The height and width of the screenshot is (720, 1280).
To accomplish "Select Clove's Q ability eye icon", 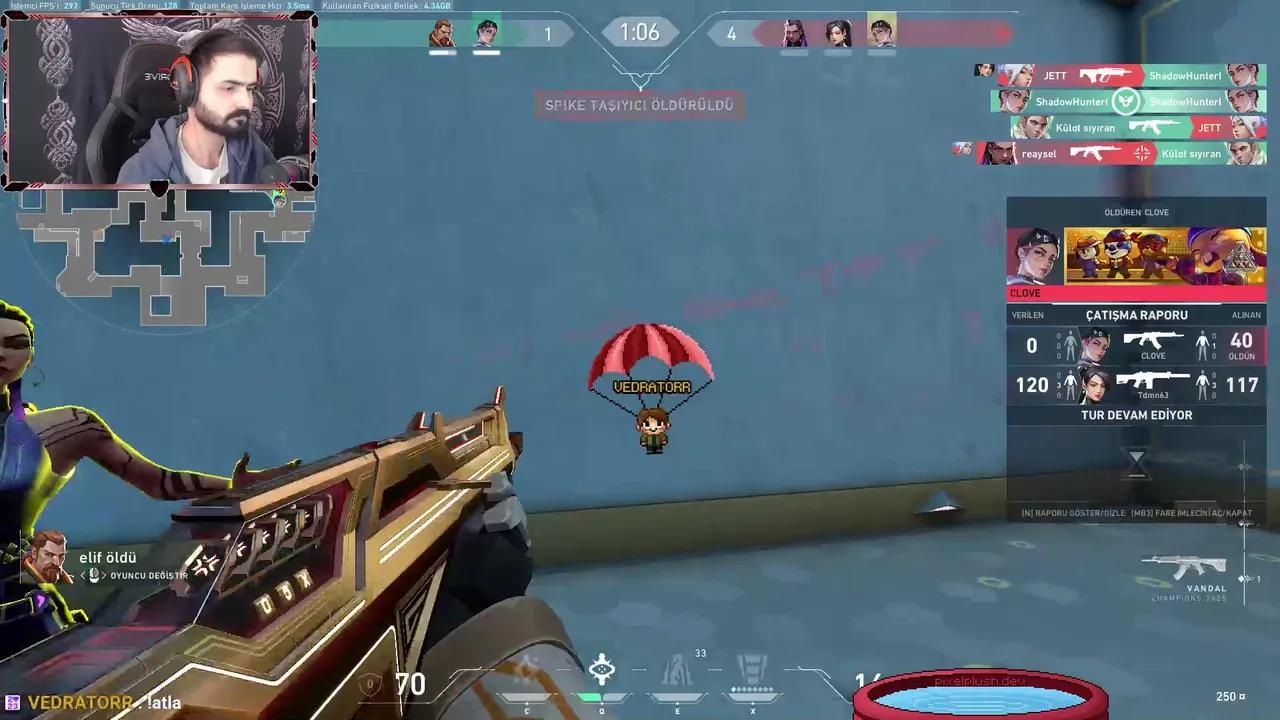I will pos(602,668).
